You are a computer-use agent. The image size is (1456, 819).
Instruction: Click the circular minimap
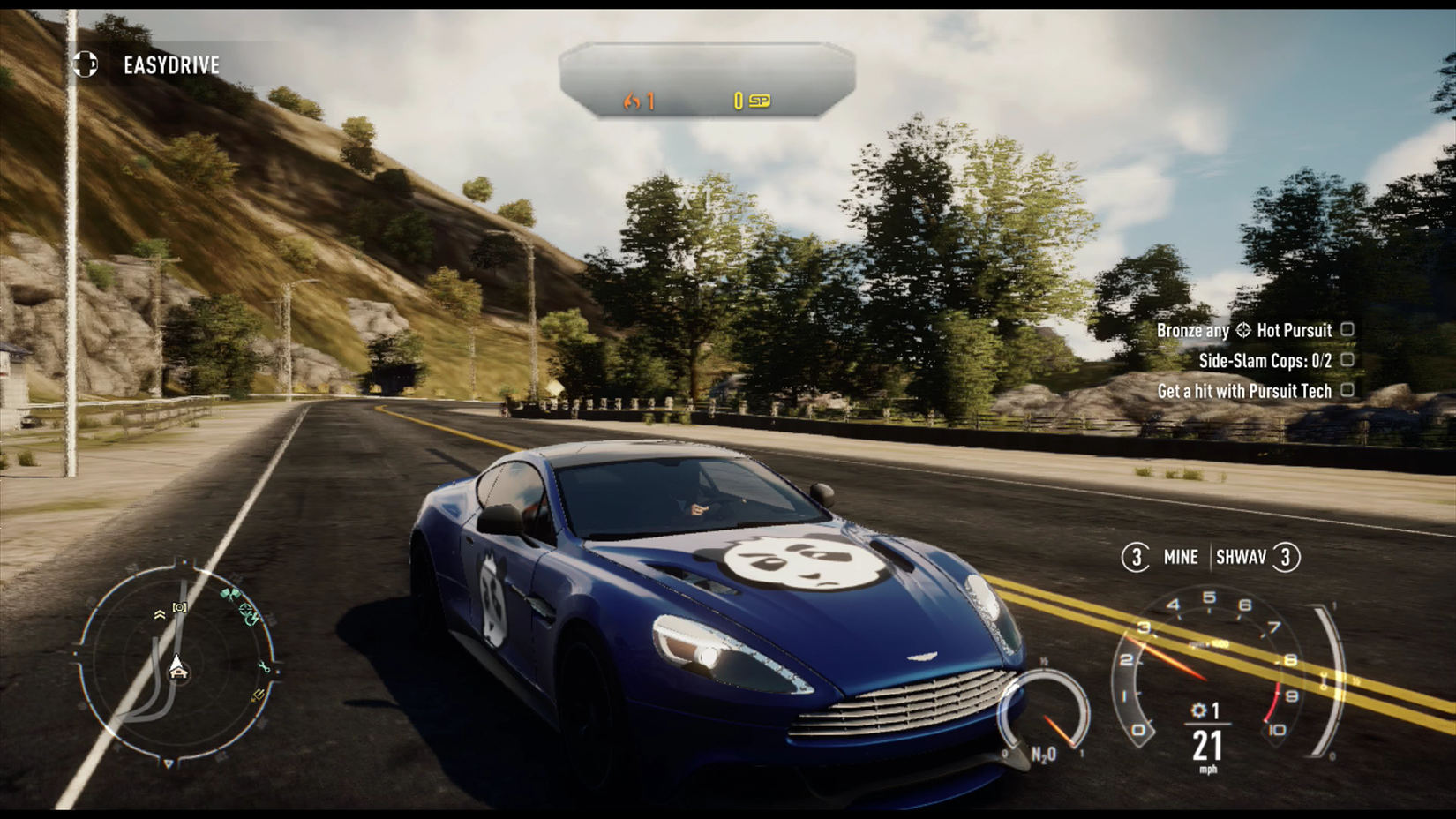[x=177, y=664]
